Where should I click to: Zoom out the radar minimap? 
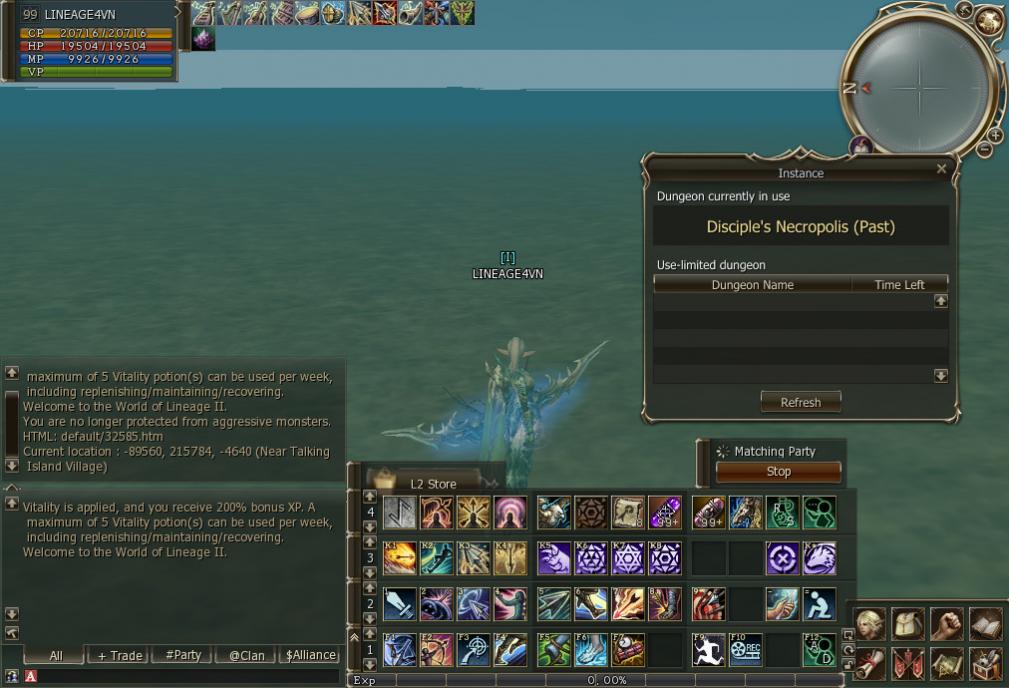pos(984,150)
